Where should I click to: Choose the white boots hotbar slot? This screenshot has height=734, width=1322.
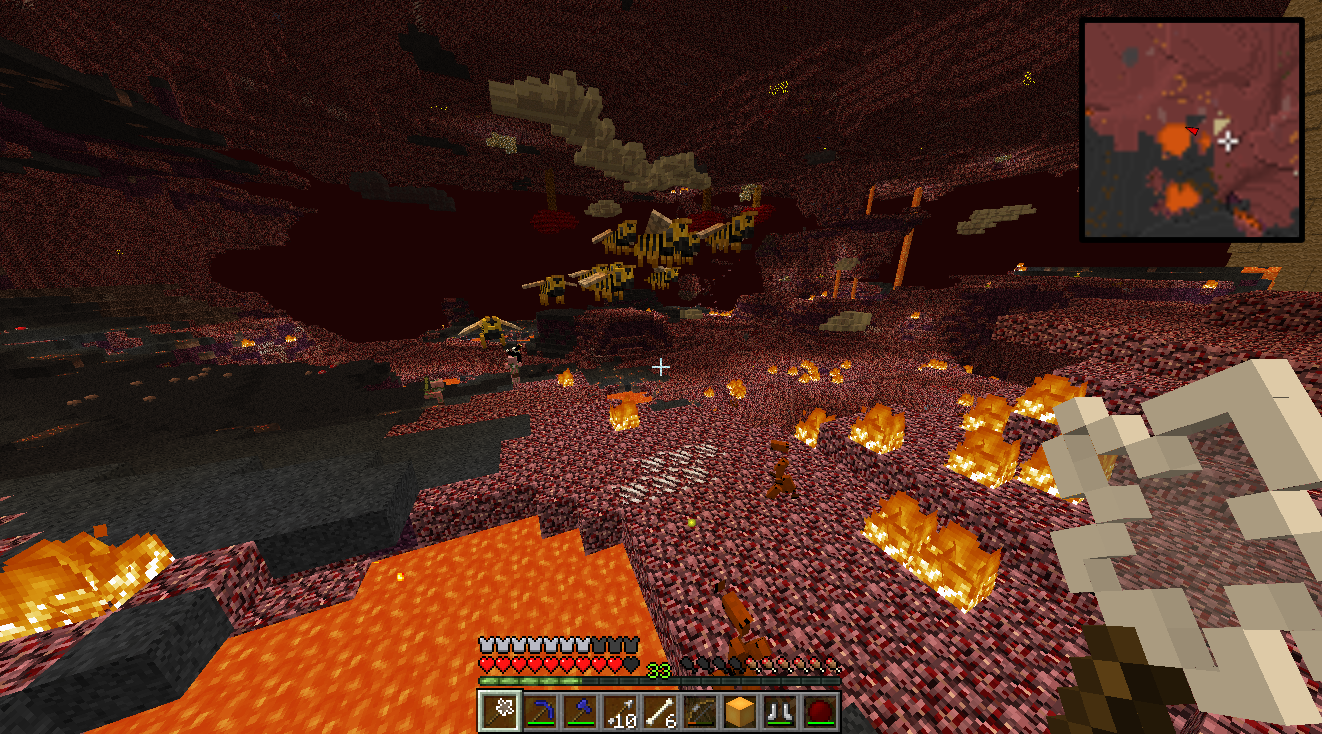pos(780,711)
